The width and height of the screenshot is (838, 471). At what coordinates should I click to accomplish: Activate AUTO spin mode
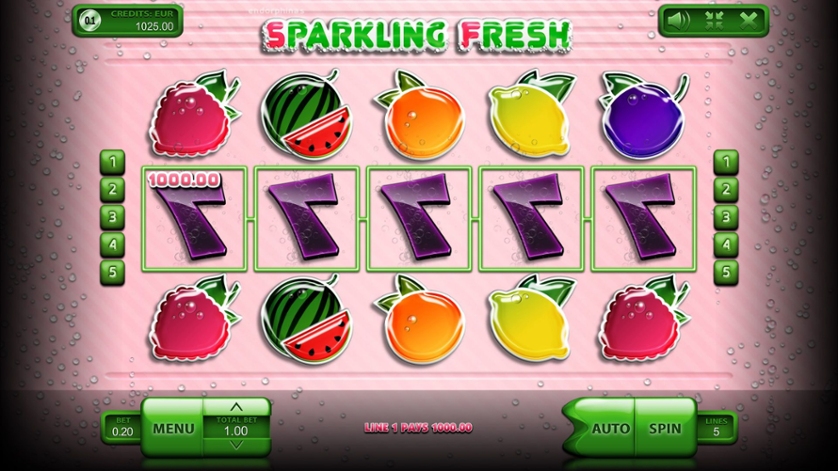610,428
